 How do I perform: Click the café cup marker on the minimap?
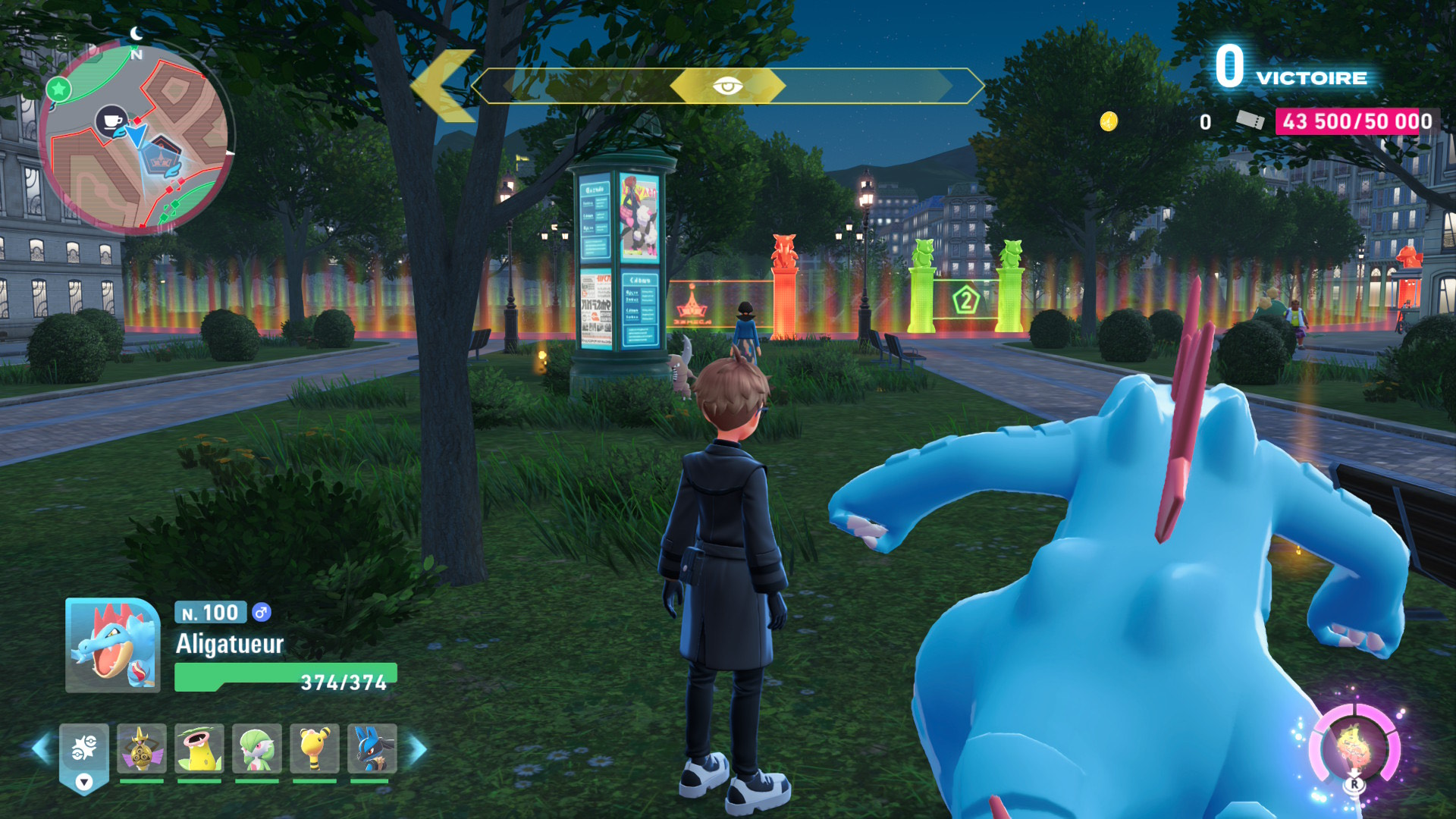click(x=111, y=121)
